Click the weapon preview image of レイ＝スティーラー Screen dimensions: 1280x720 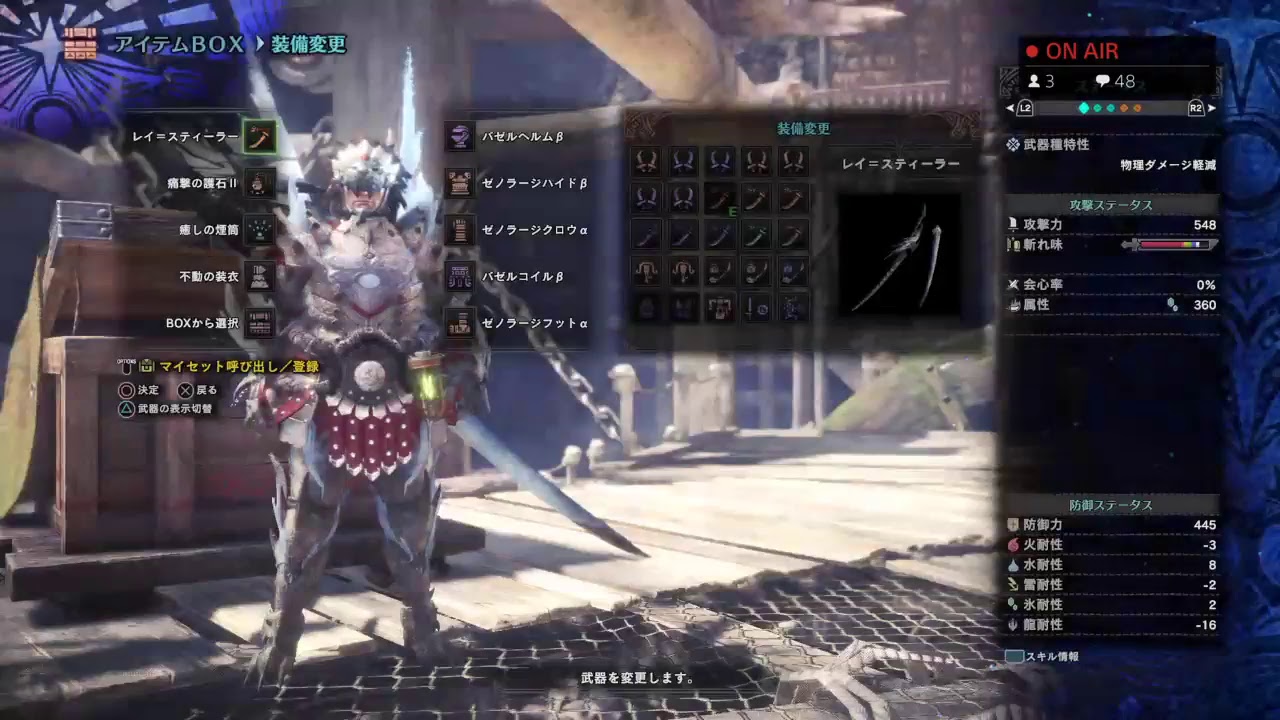pyautogui.click(x=899, y=253)
